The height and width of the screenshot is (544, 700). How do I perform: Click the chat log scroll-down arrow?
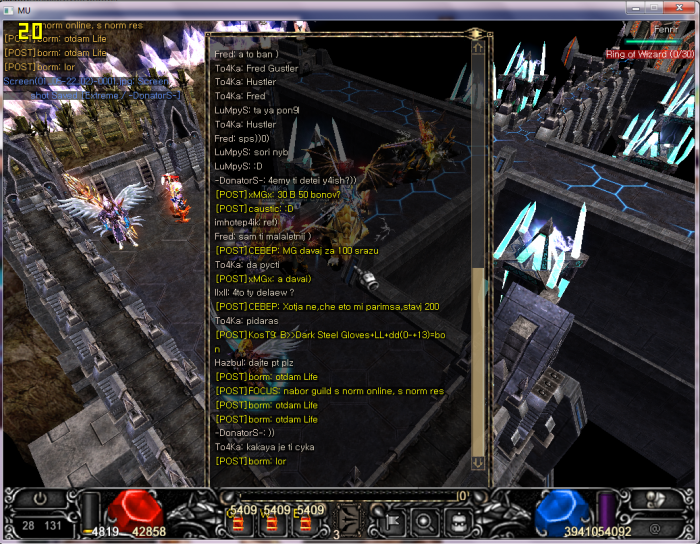coord(477,462)
